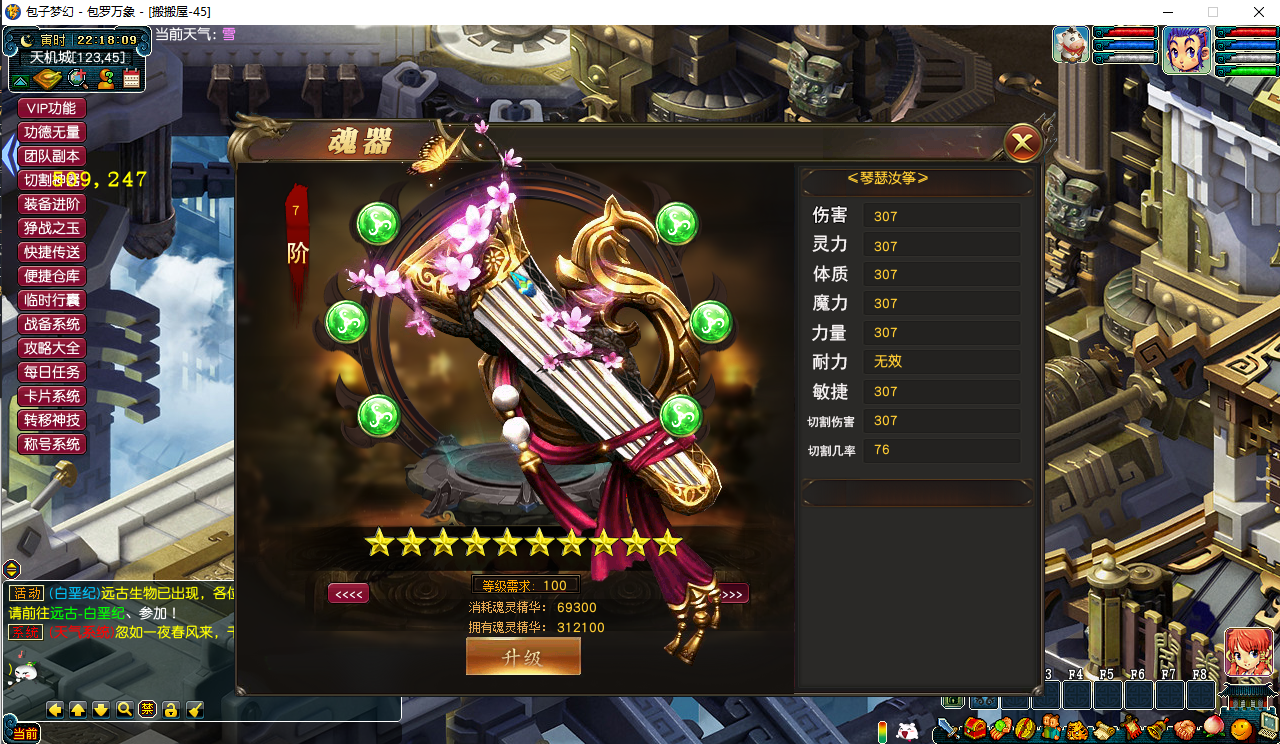Click the magnifier icon below the chat

[x=125, y=709]
